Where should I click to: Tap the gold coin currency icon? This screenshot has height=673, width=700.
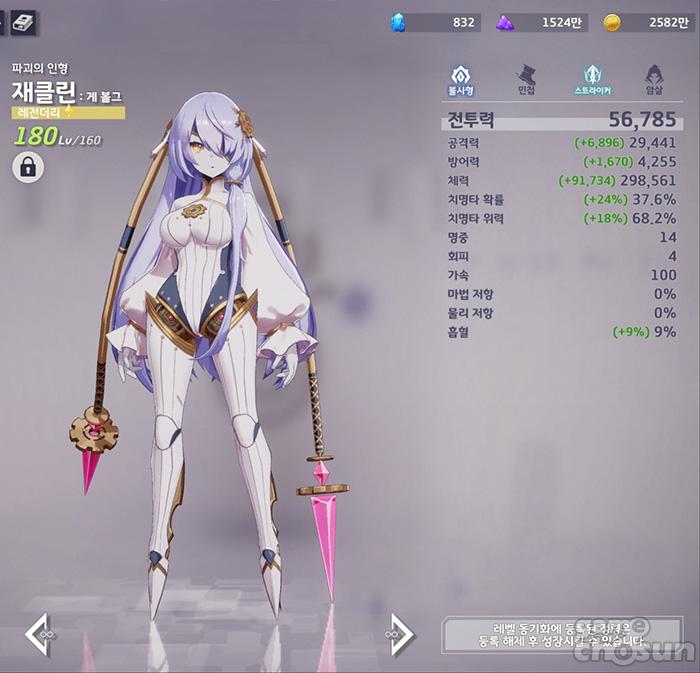[612, 22]
